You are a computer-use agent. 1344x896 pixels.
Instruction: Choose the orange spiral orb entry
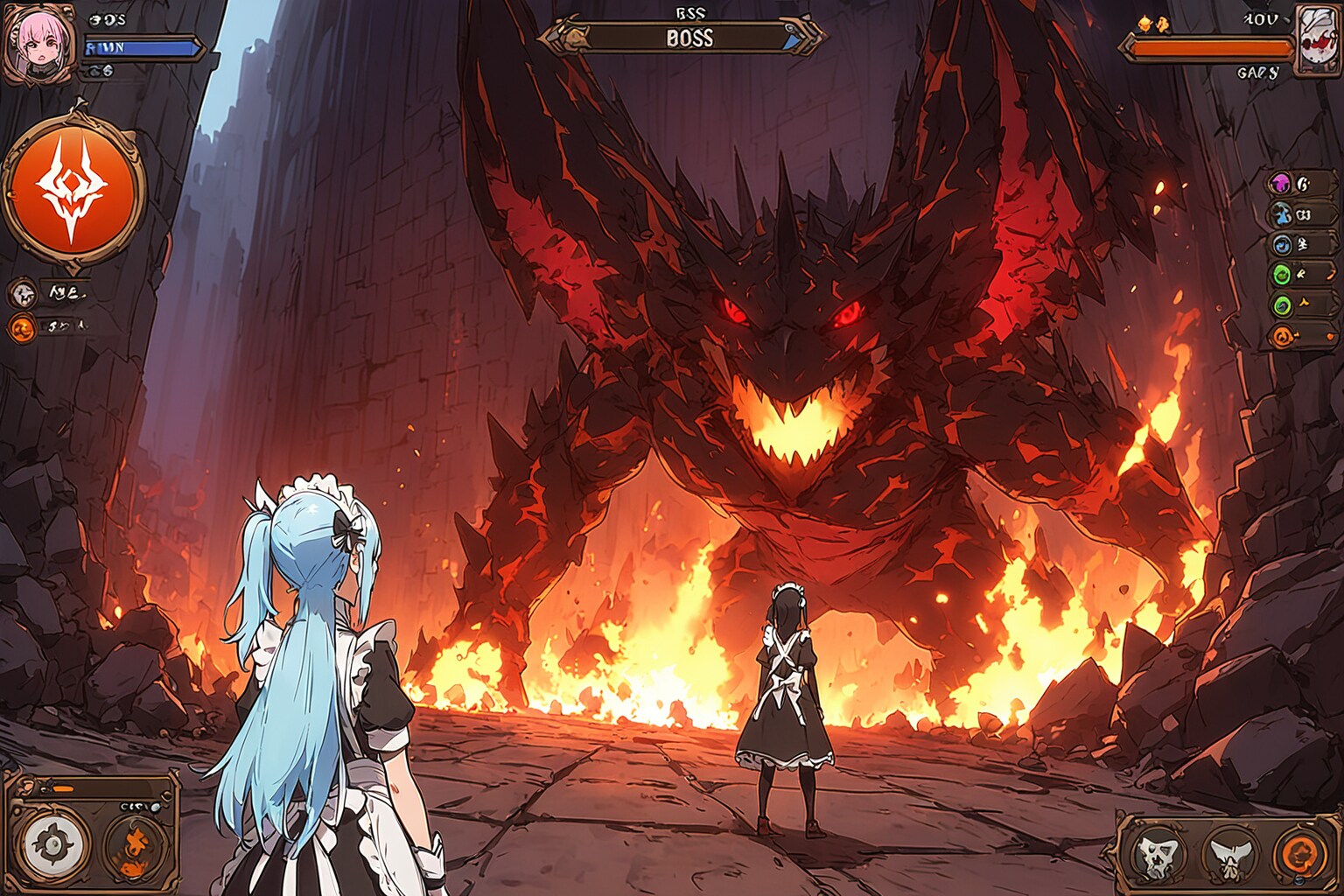(1282, 335)
